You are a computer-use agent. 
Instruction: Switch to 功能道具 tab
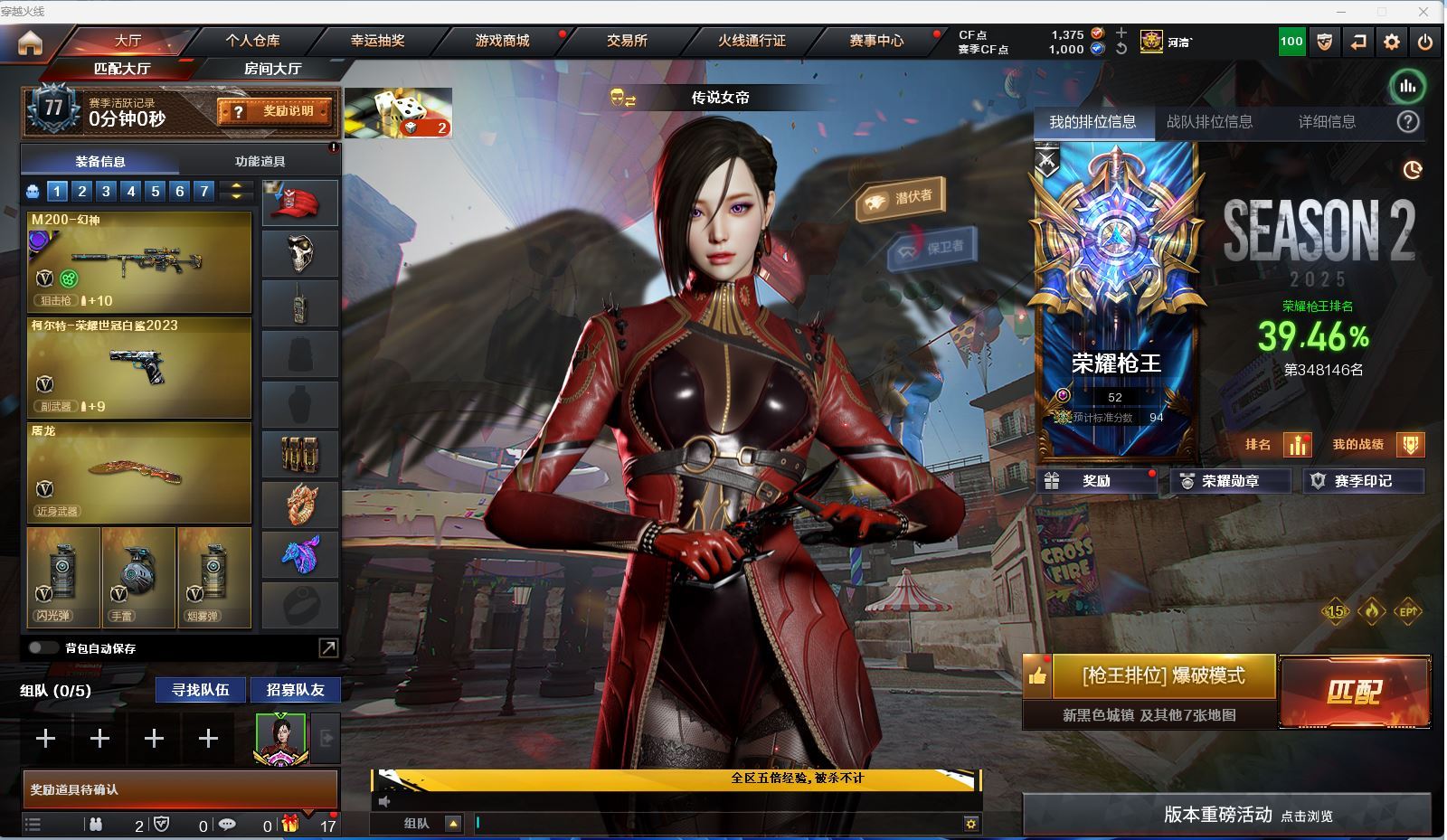pos(260,161)
